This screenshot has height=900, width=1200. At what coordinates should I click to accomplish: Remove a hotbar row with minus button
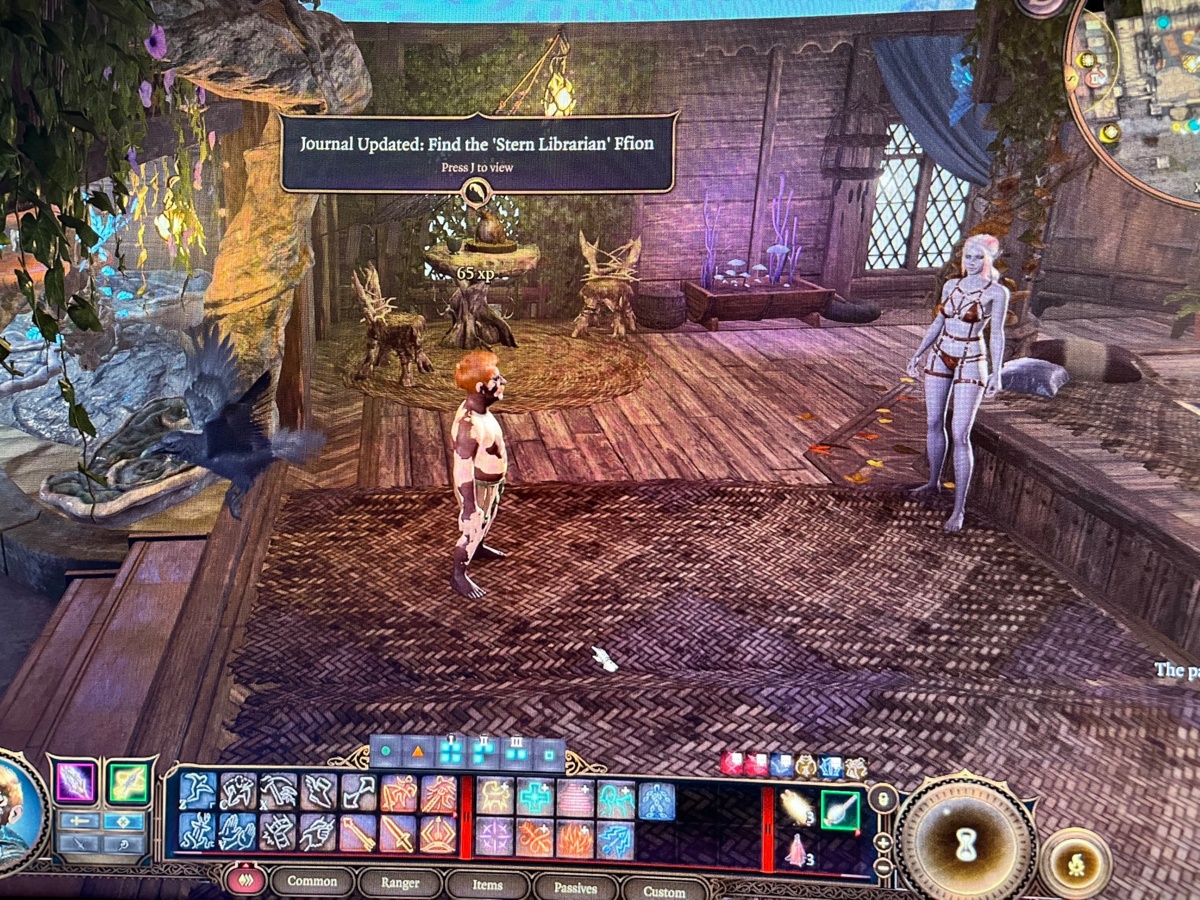883,867
